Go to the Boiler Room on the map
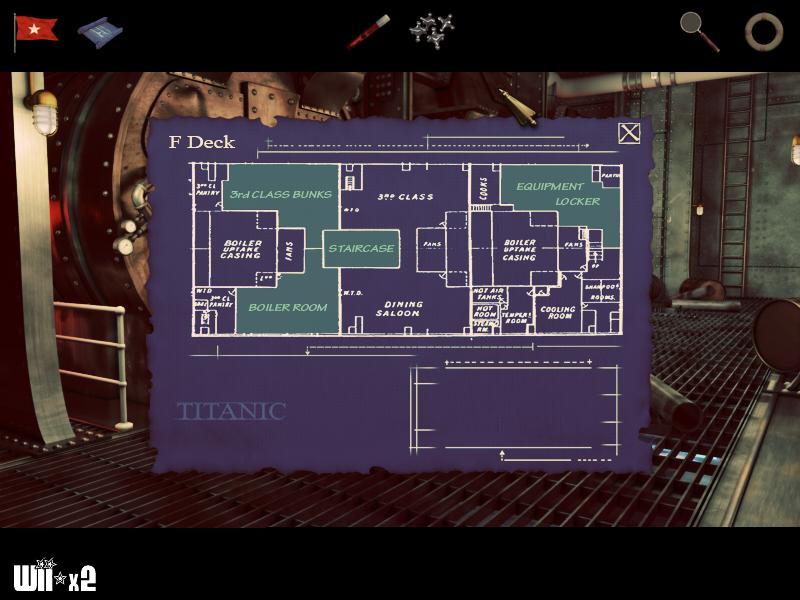This screenshot has width=800, height=600. tap(288, 308)
